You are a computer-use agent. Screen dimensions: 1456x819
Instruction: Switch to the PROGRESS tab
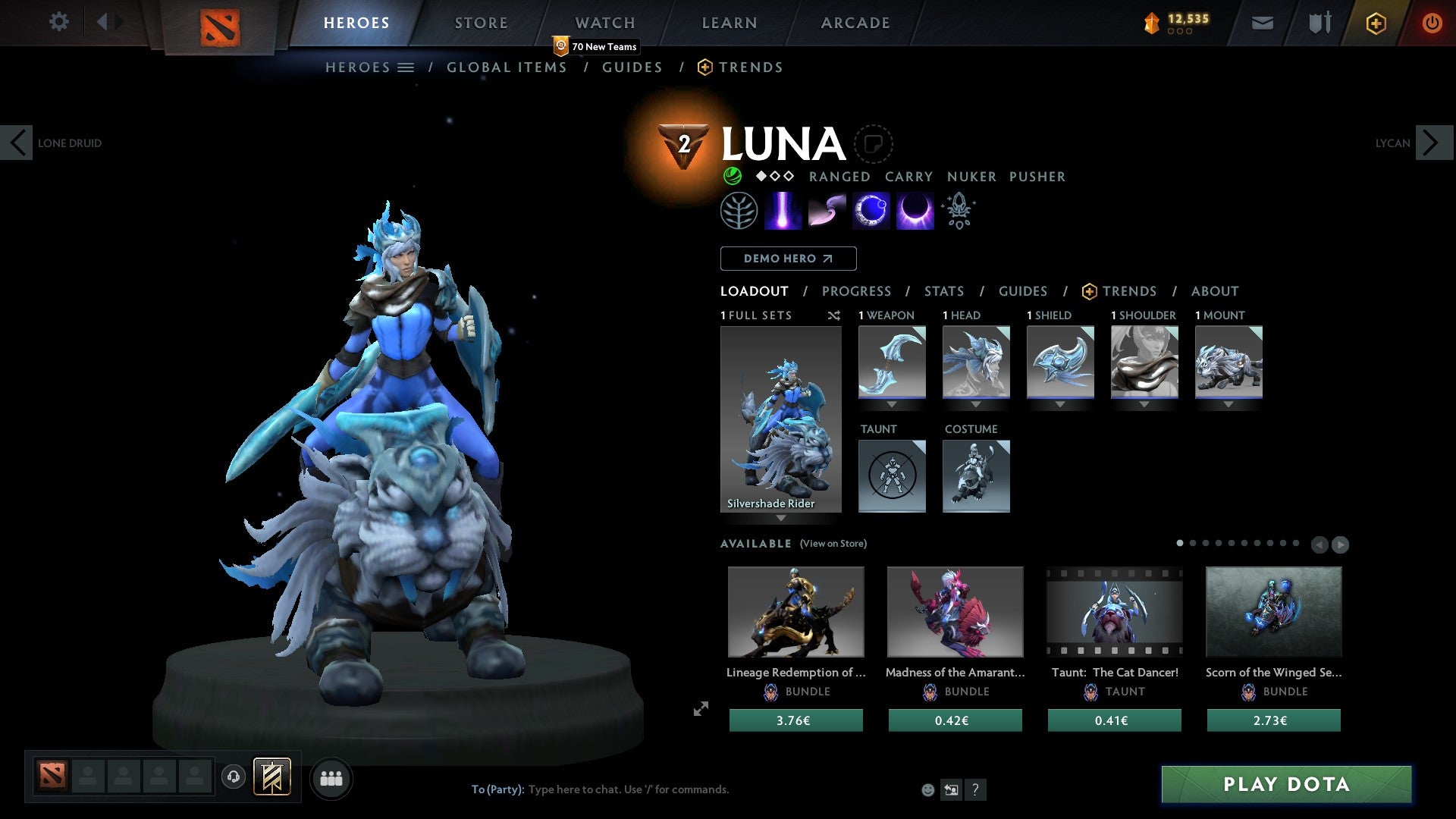857,291
